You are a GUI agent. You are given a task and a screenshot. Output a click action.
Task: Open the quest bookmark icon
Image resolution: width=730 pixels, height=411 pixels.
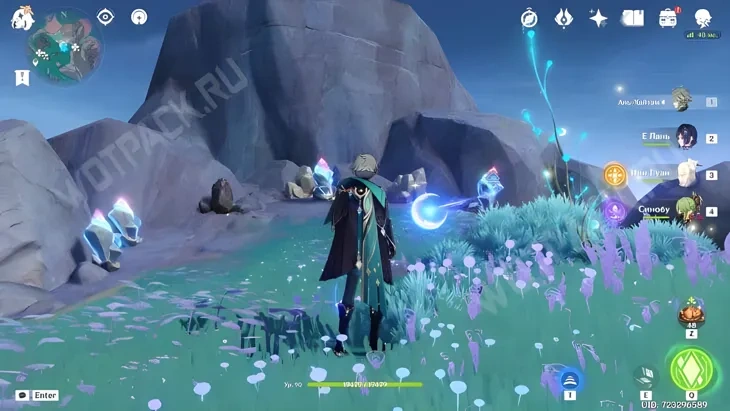tap(22, 76)
